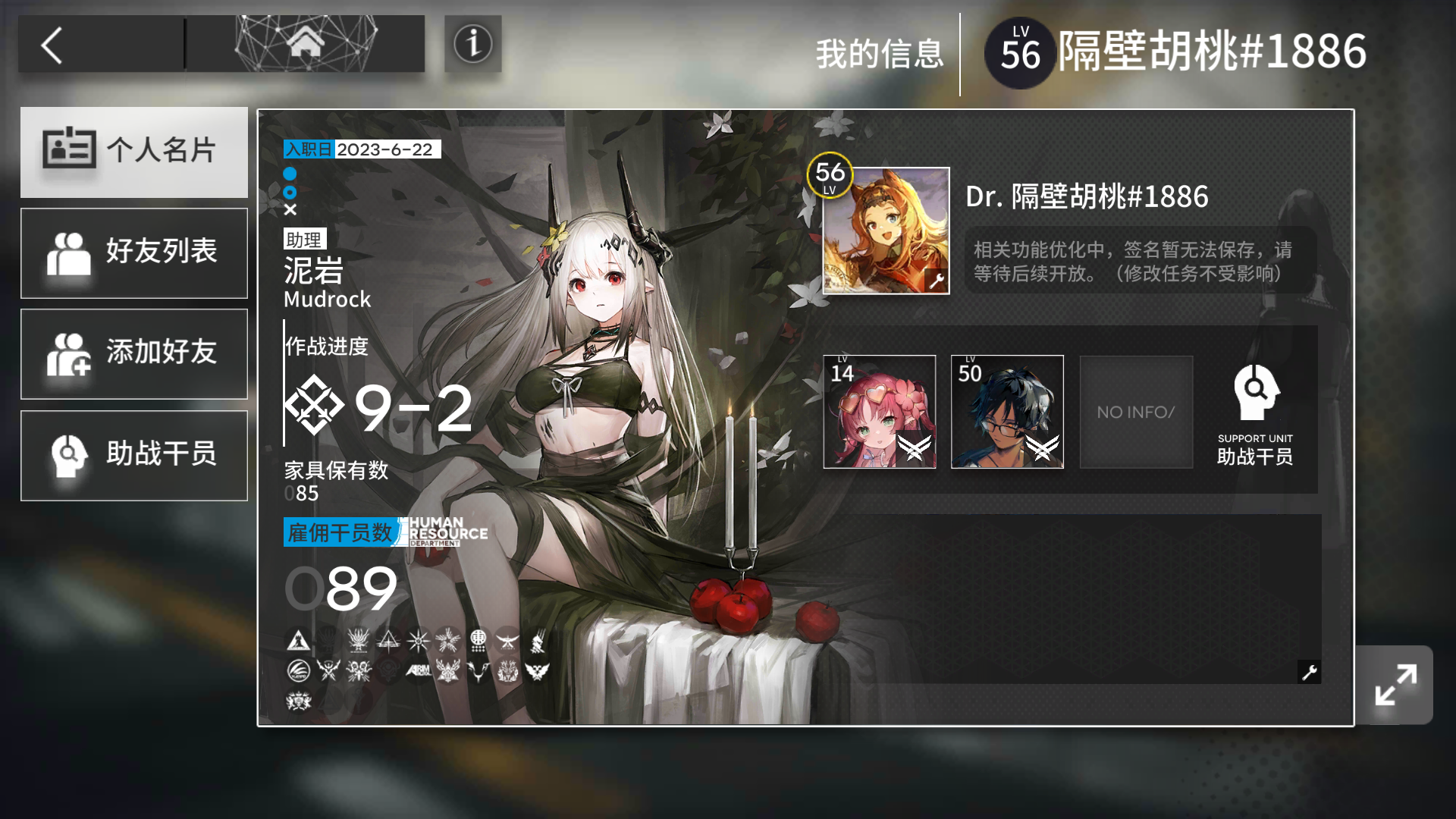Click the eastern seal faction medal

pos(479,641)
